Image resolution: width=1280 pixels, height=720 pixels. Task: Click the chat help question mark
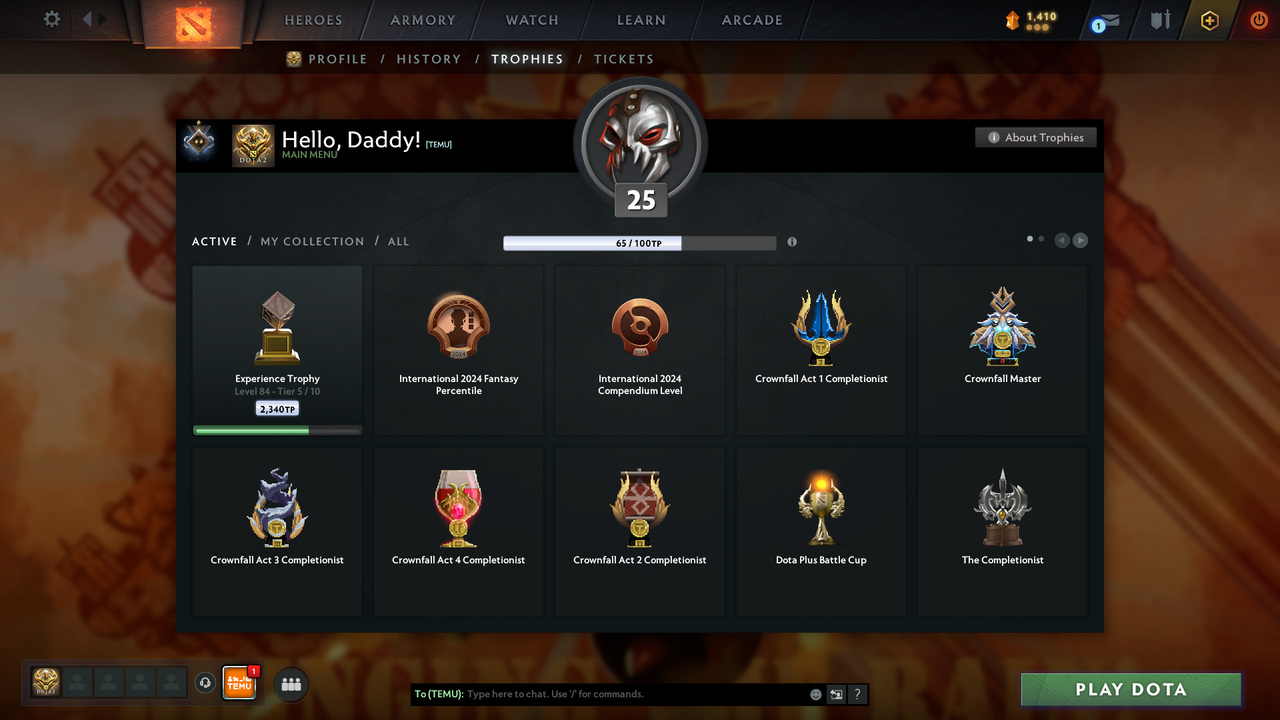click(857, 694)
